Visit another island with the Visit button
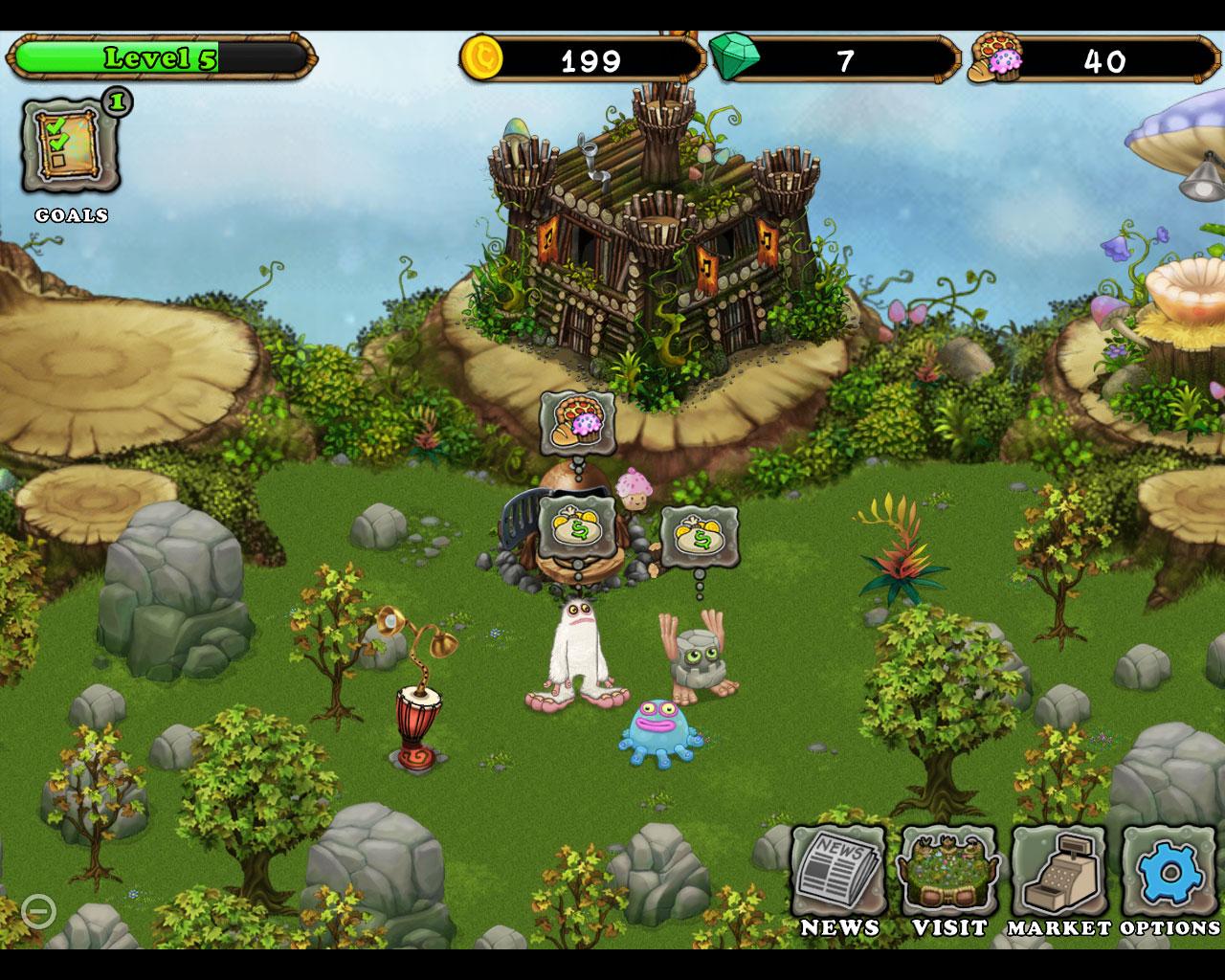The image size is (1225, 980). coord(948,873)
